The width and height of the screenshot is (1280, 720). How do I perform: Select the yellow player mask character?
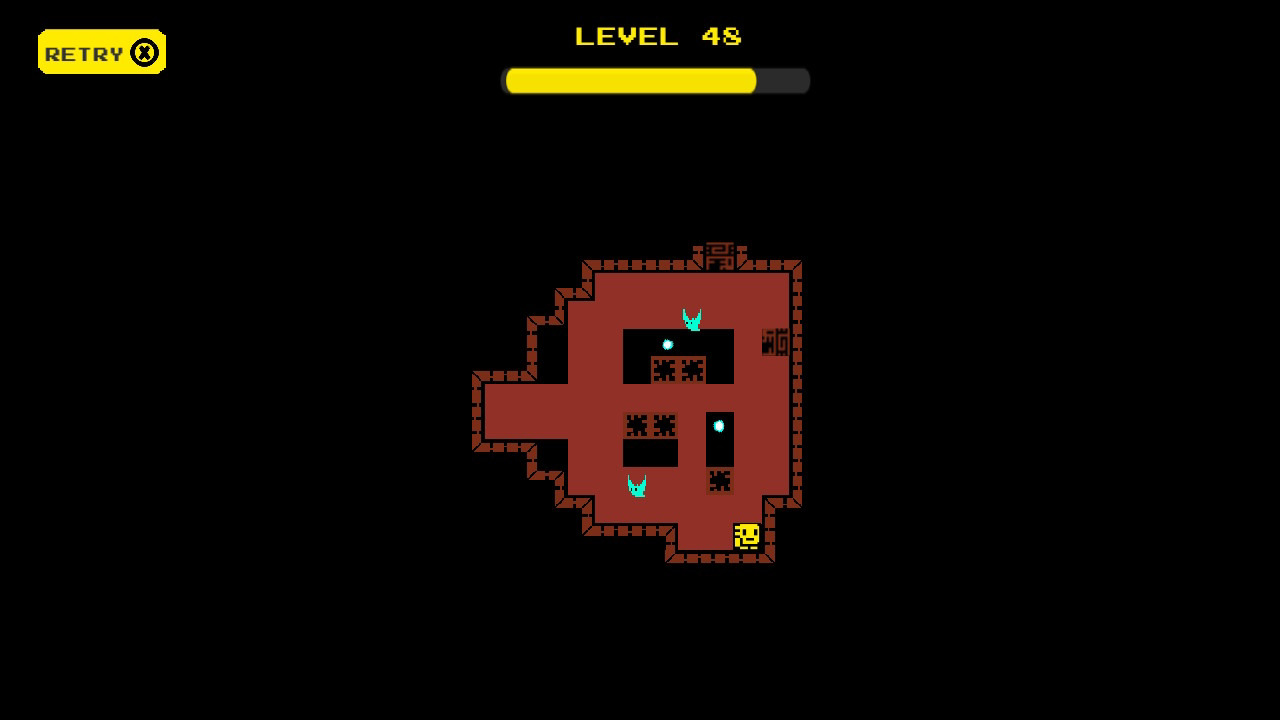pos(747,535)
